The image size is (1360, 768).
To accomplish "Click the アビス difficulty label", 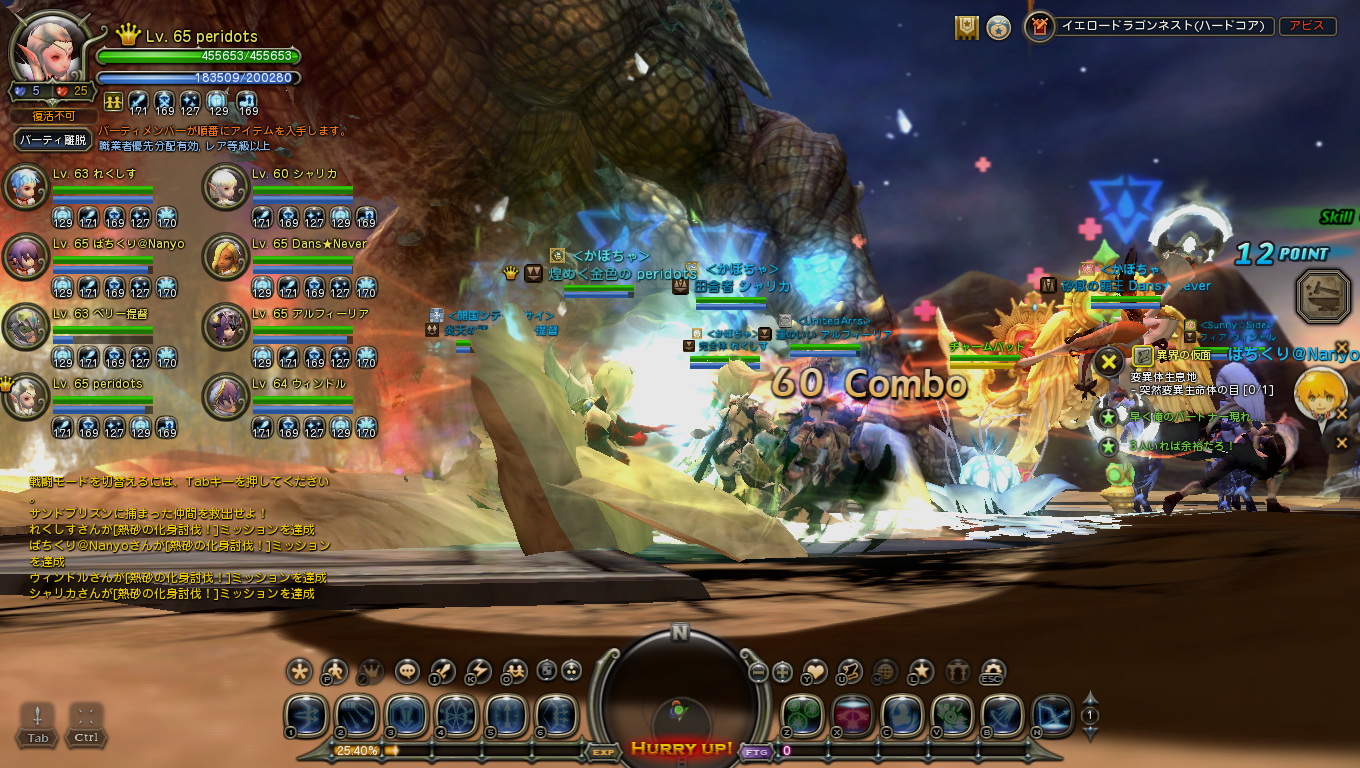I will point(1306,27).
